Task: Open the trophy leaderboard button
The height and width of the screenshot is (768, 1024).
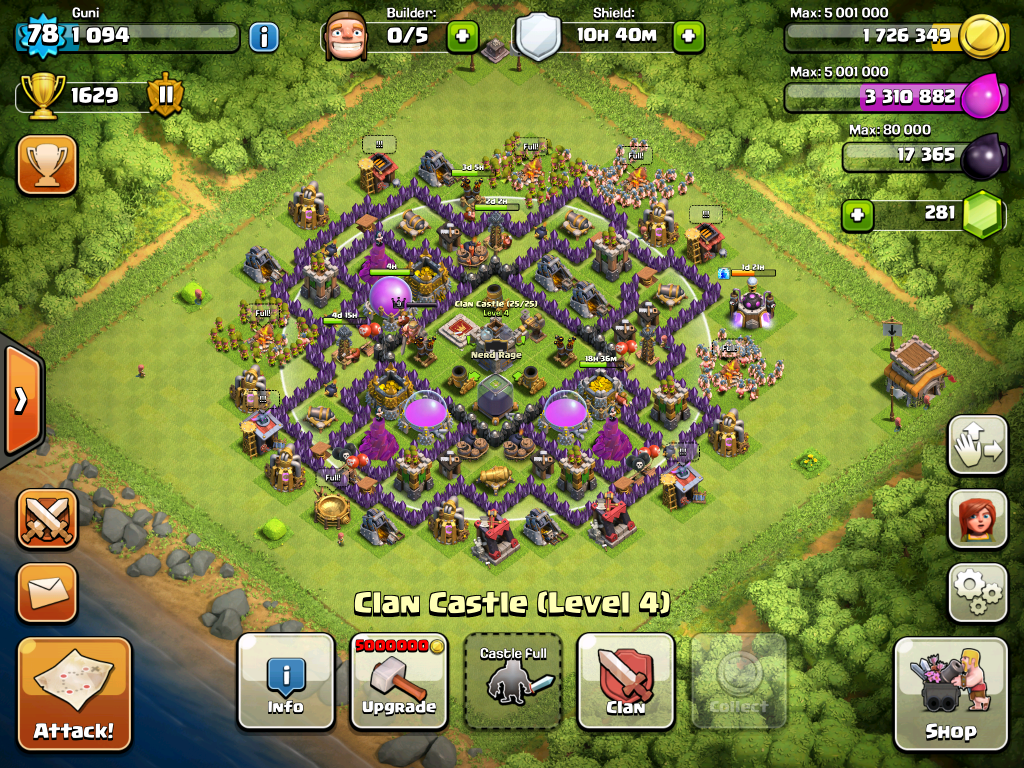Action: 47,164
